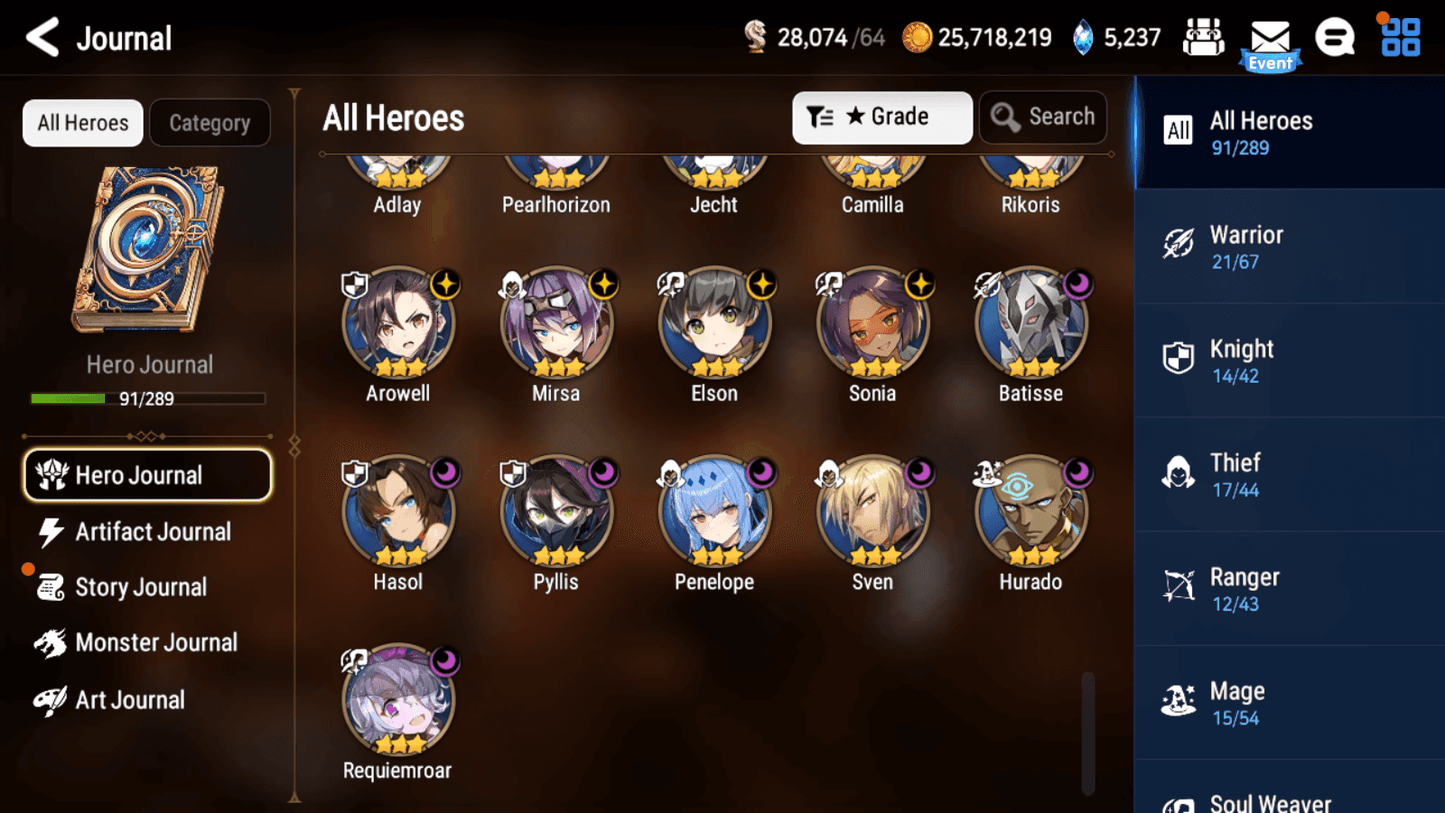Open the Story Journal
Viewport: 1445px width, 813px height.
[140, 587]
